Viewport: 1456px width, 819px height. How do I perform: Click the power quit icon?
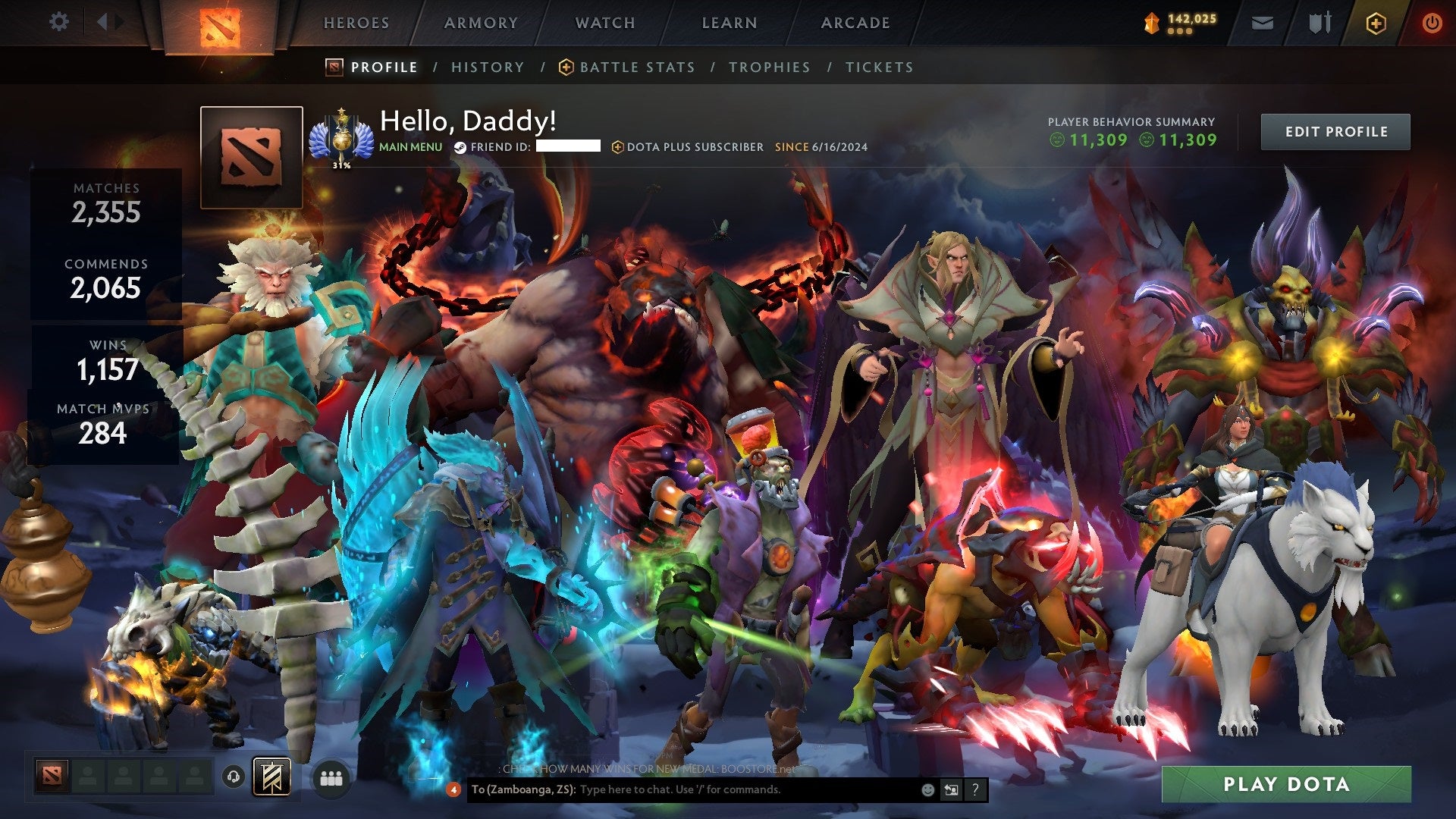point(1432,22)
